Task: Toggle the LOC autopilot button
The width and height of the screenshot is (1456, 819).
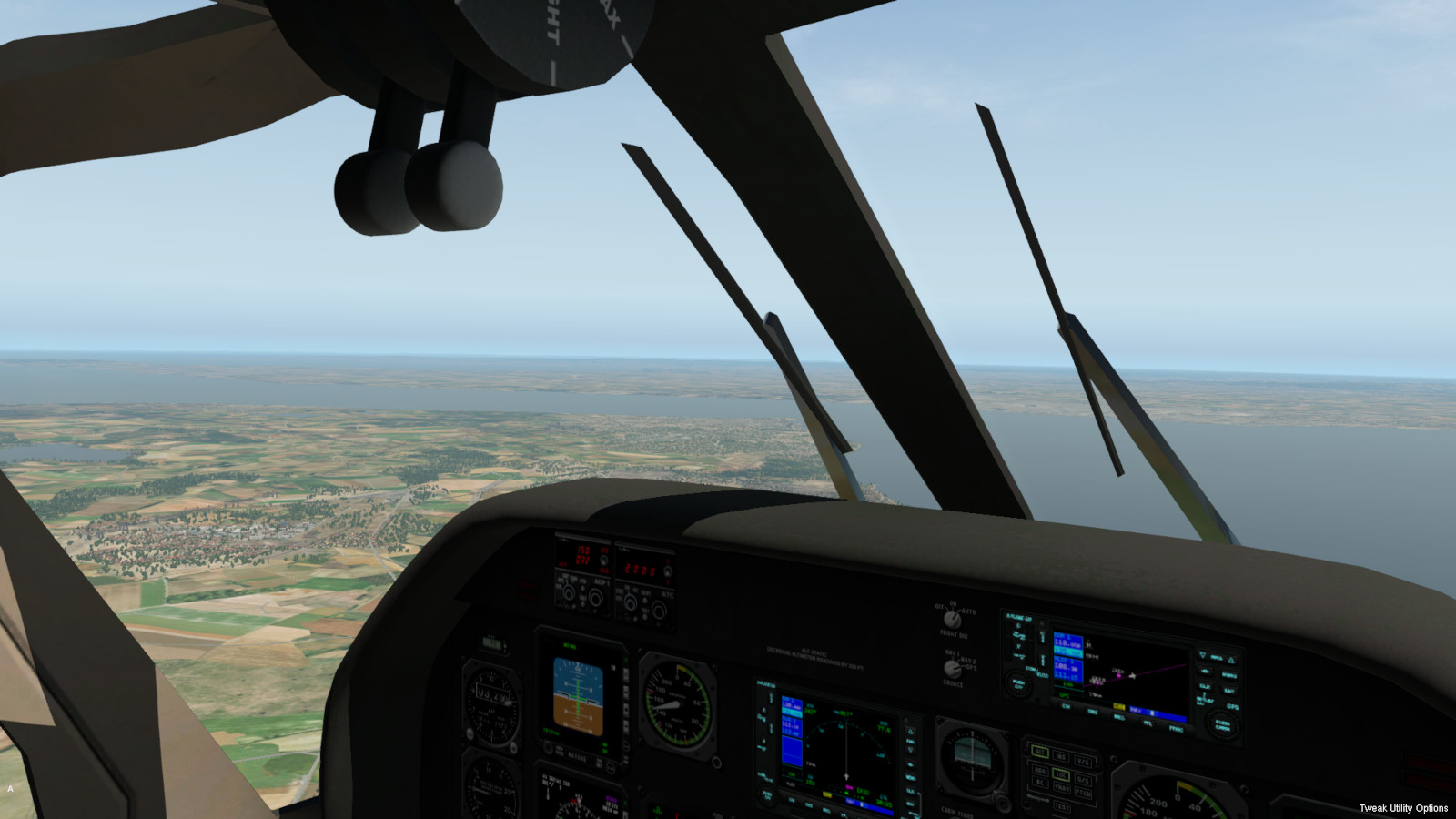Action: [1061, 774]
